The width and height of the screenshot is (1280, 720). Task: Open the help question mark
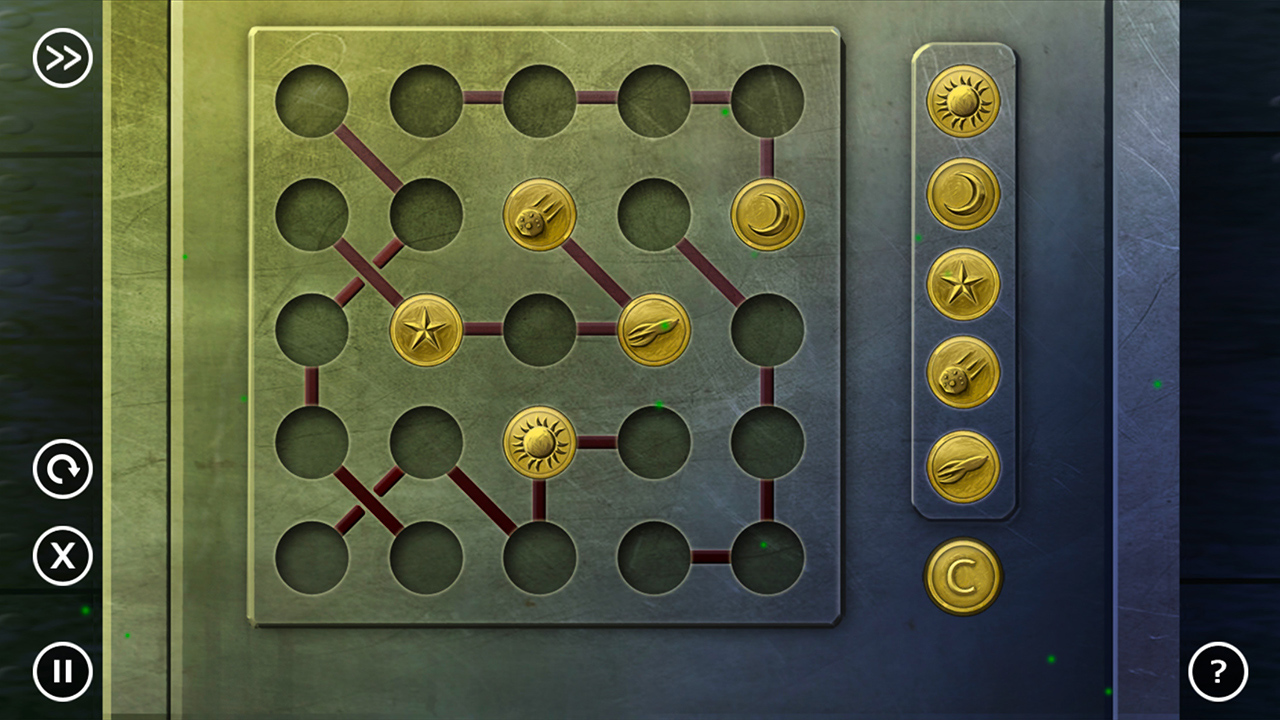point(1217,671)
